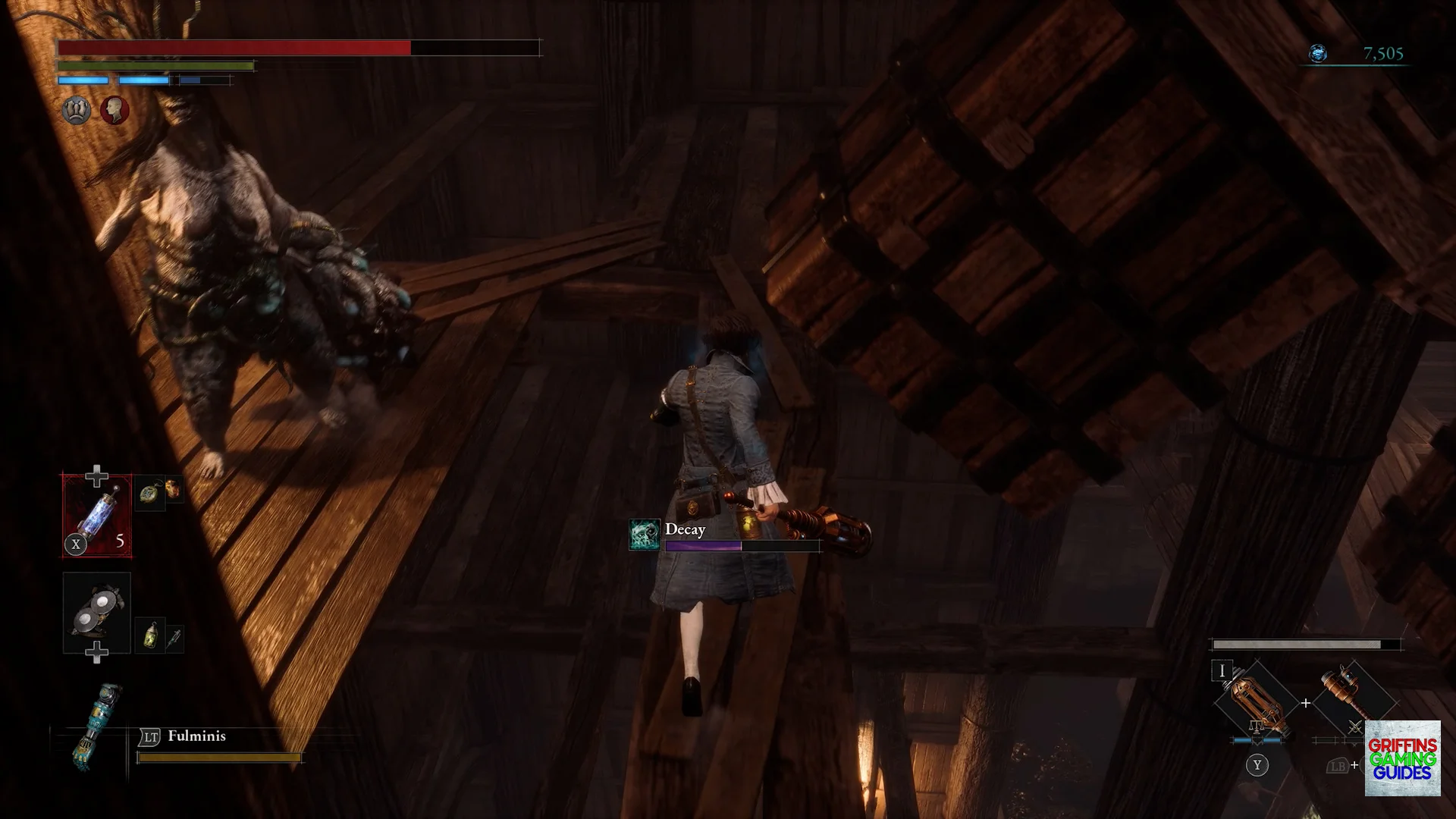This screenshot has height=819, width=1456.
Task: Select the small syringe item slot
Action: [174, 639]
